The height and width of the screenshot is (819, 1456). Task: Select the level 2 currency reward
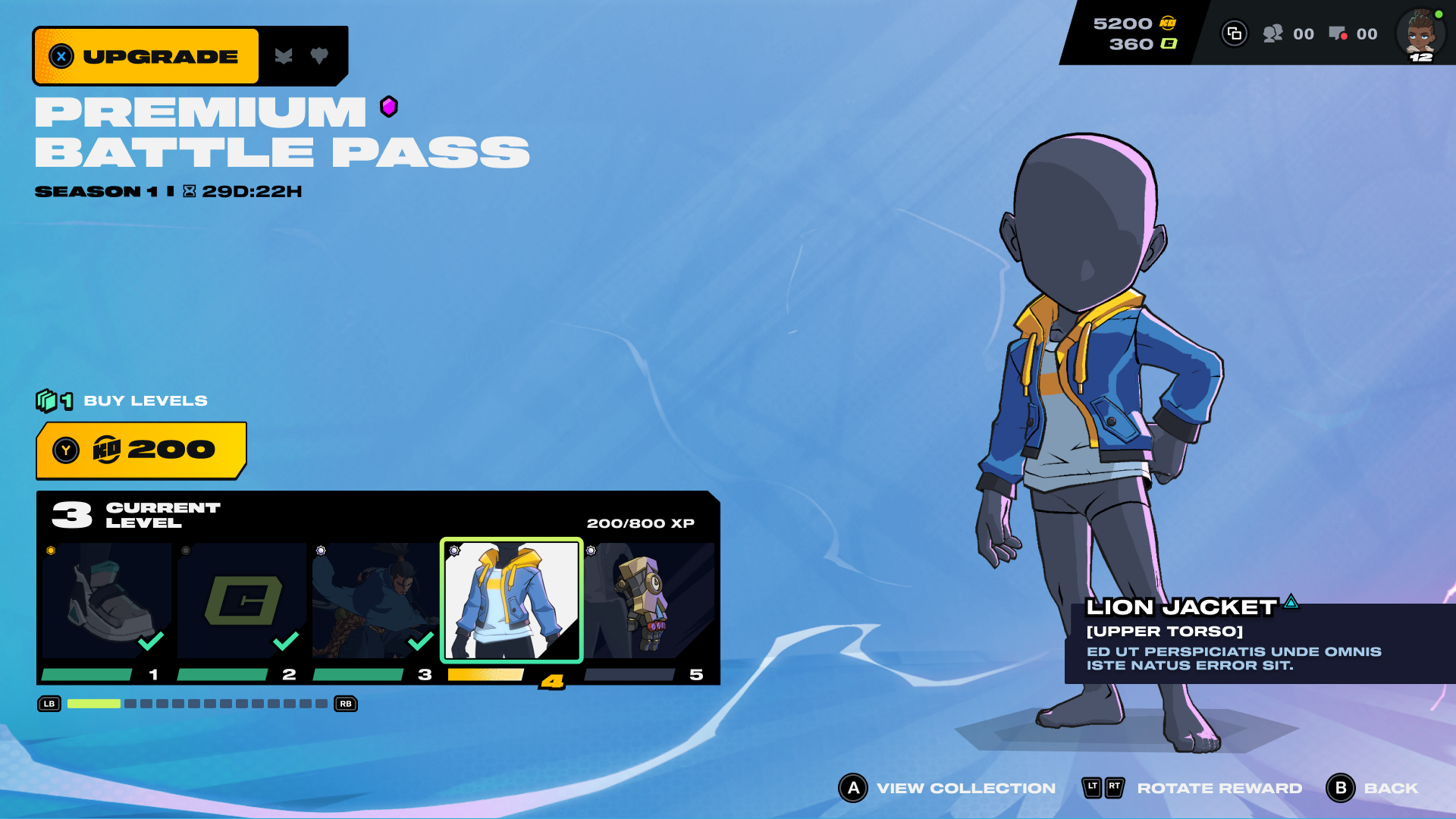click(x=242, y=601)
